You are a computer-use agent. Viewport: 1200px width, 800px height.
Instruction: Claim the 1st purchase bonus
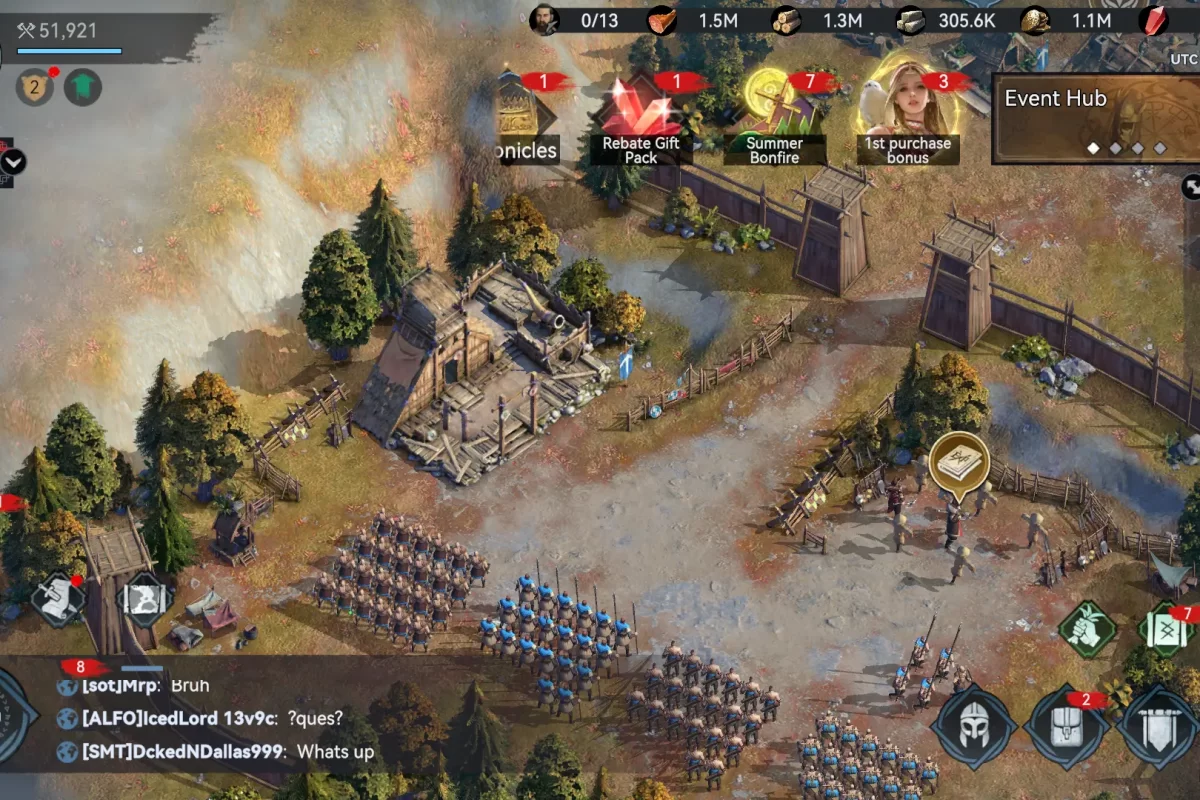907,115
